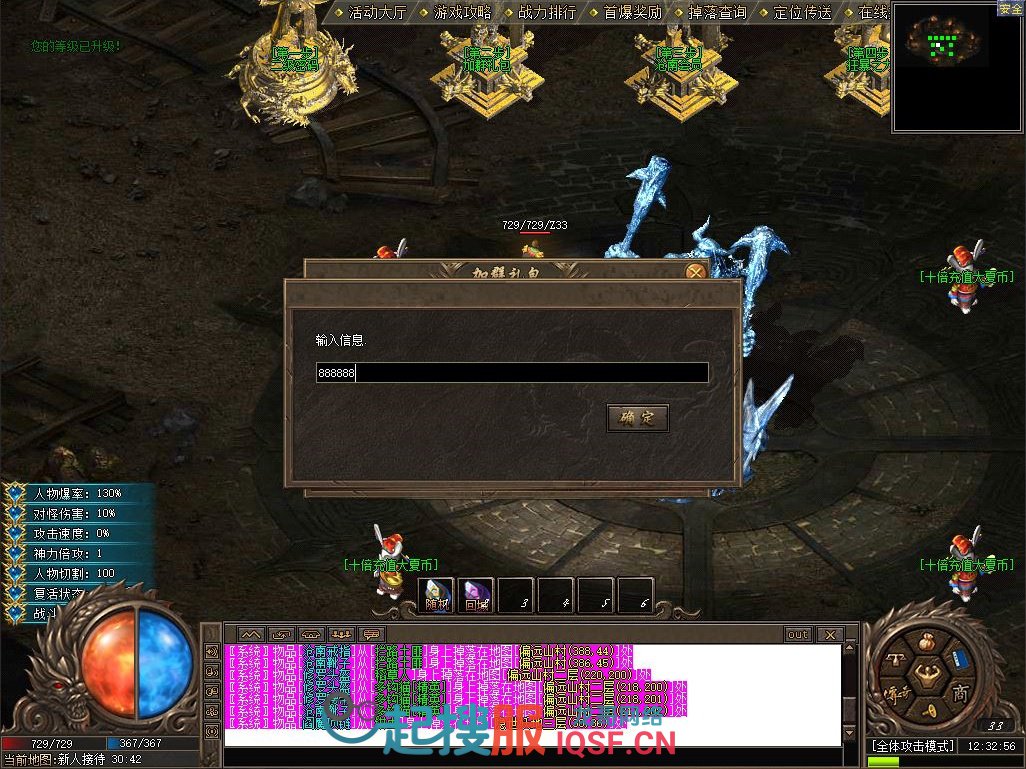This screenshot has width=1026, height=769.
Task: Click the chat panel's out button
Action: click(797, 635)
